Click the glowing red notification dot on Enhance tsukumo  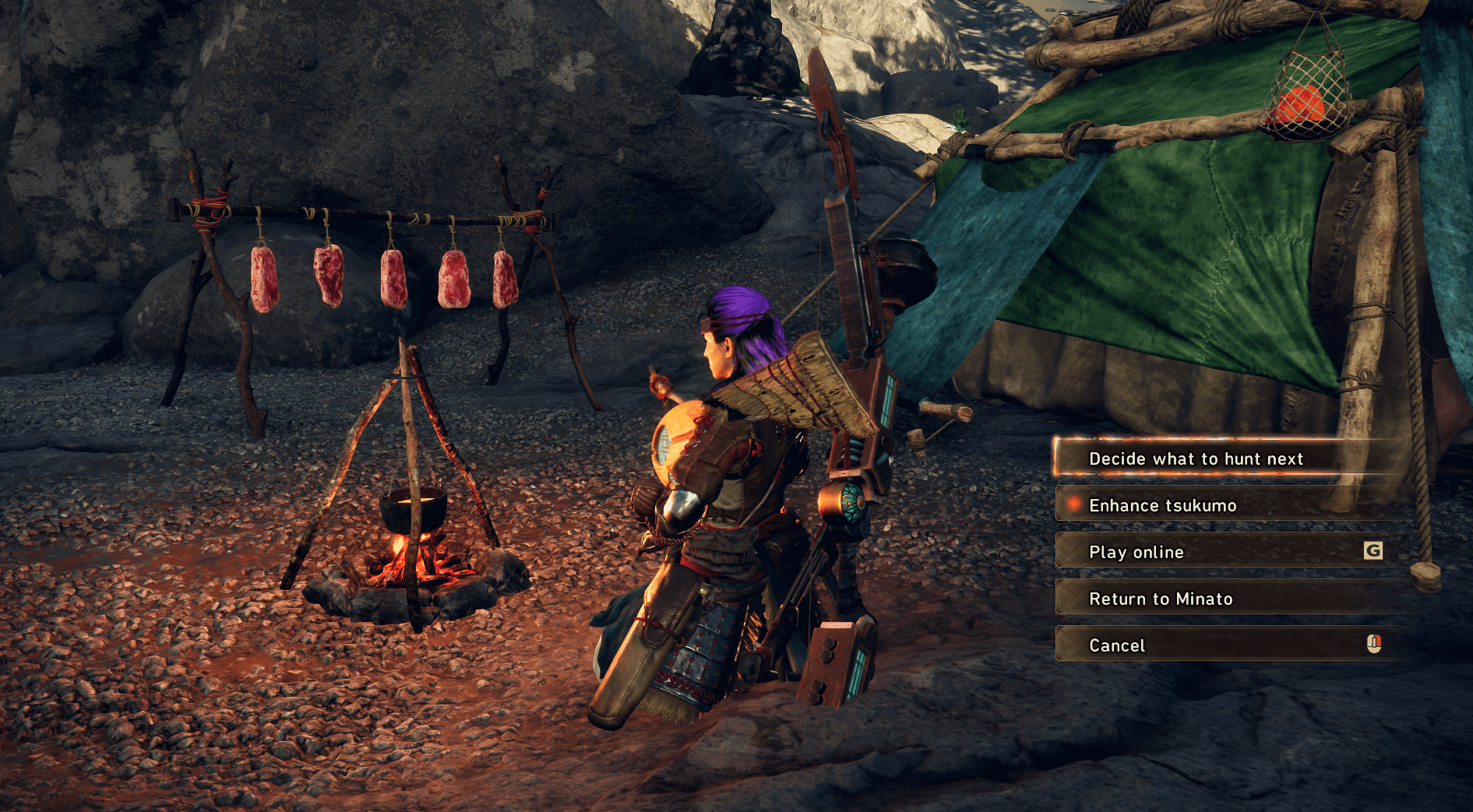[1073, 504]
